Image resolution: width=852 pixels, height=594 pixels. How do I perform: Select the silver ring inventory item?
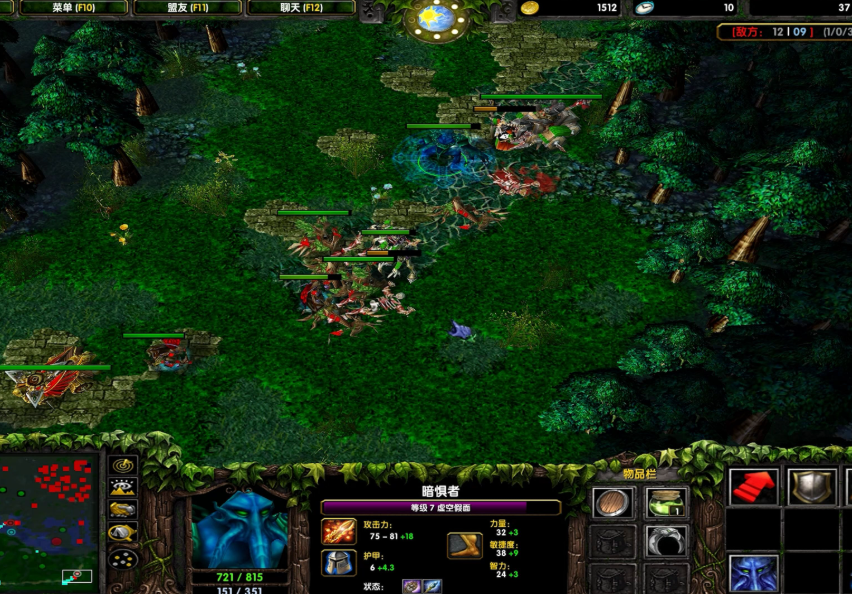pos(665,541)
